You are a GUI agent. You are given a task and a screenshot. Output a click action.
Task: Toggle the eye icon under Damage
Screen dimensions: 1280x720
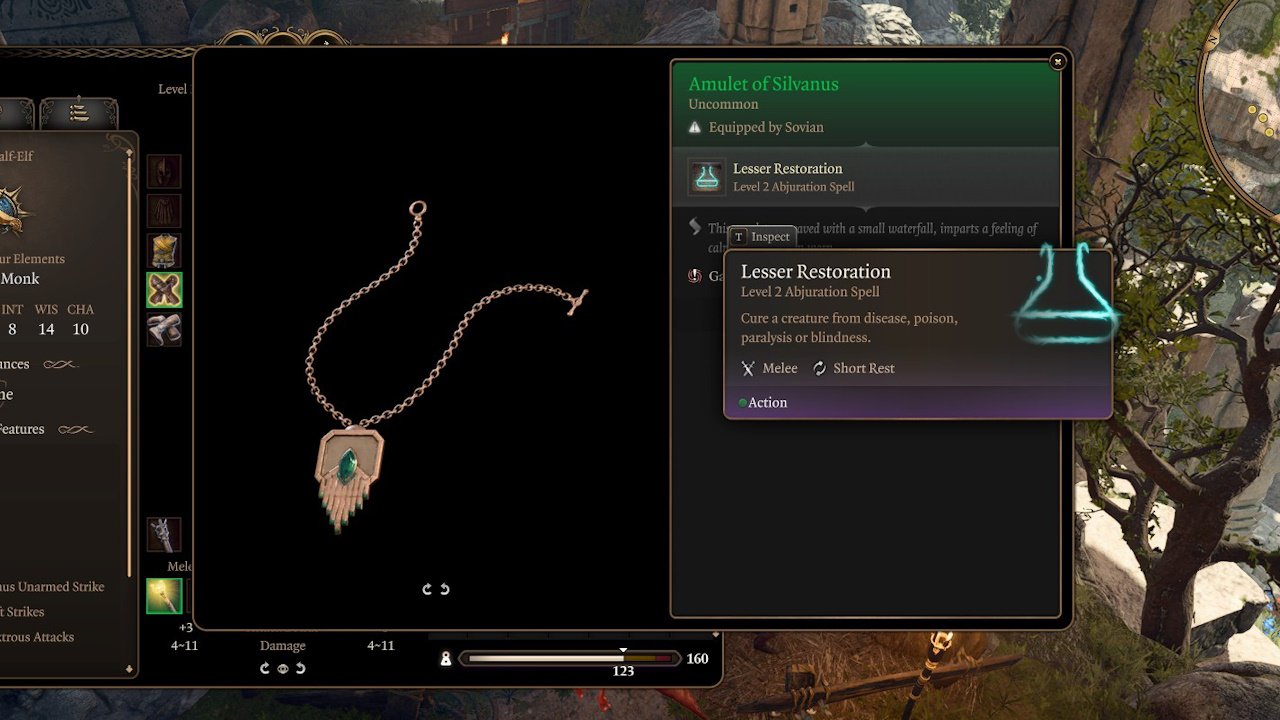[x=283, y=668]
